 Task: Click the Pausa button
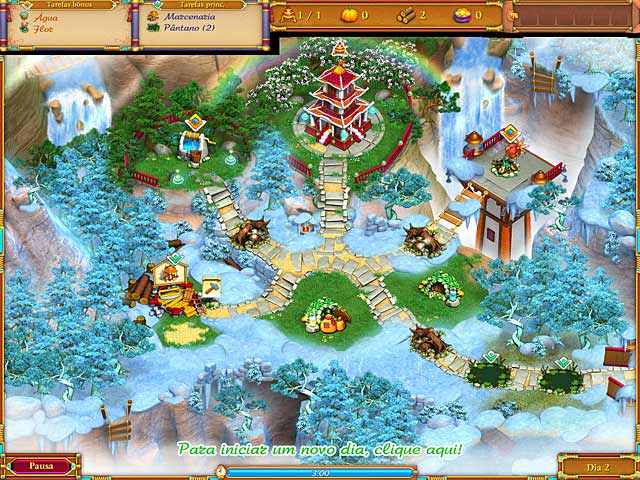pyautogui.click(x=40, y=466)
